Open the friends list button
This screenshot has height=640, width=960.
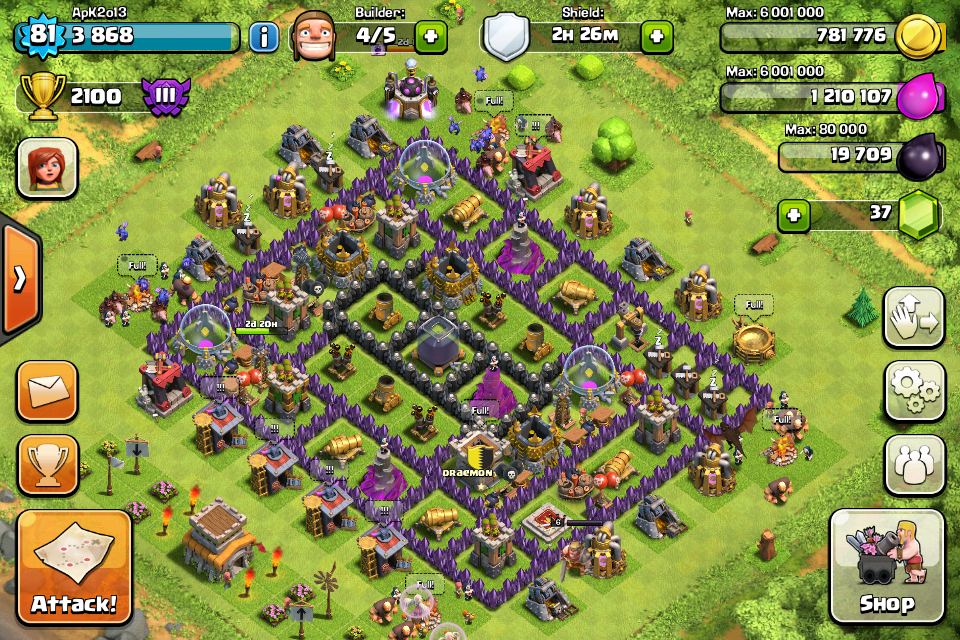tap(914, 465)
